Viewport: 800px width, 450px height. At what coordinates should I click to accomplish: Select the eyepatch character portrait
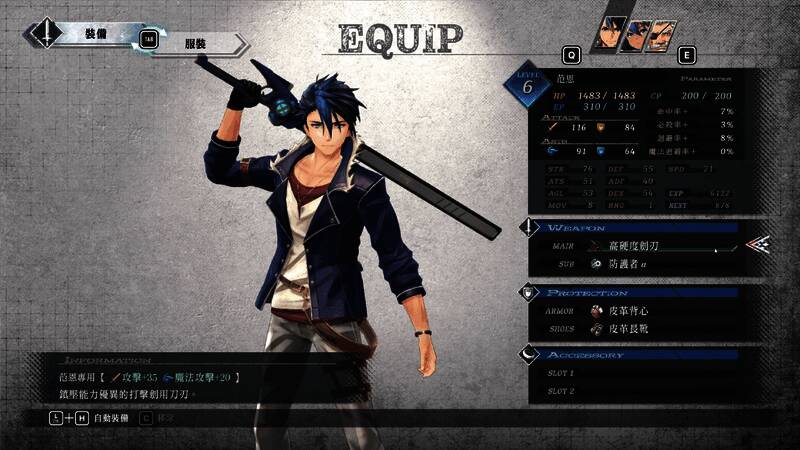tap(661, 35)
